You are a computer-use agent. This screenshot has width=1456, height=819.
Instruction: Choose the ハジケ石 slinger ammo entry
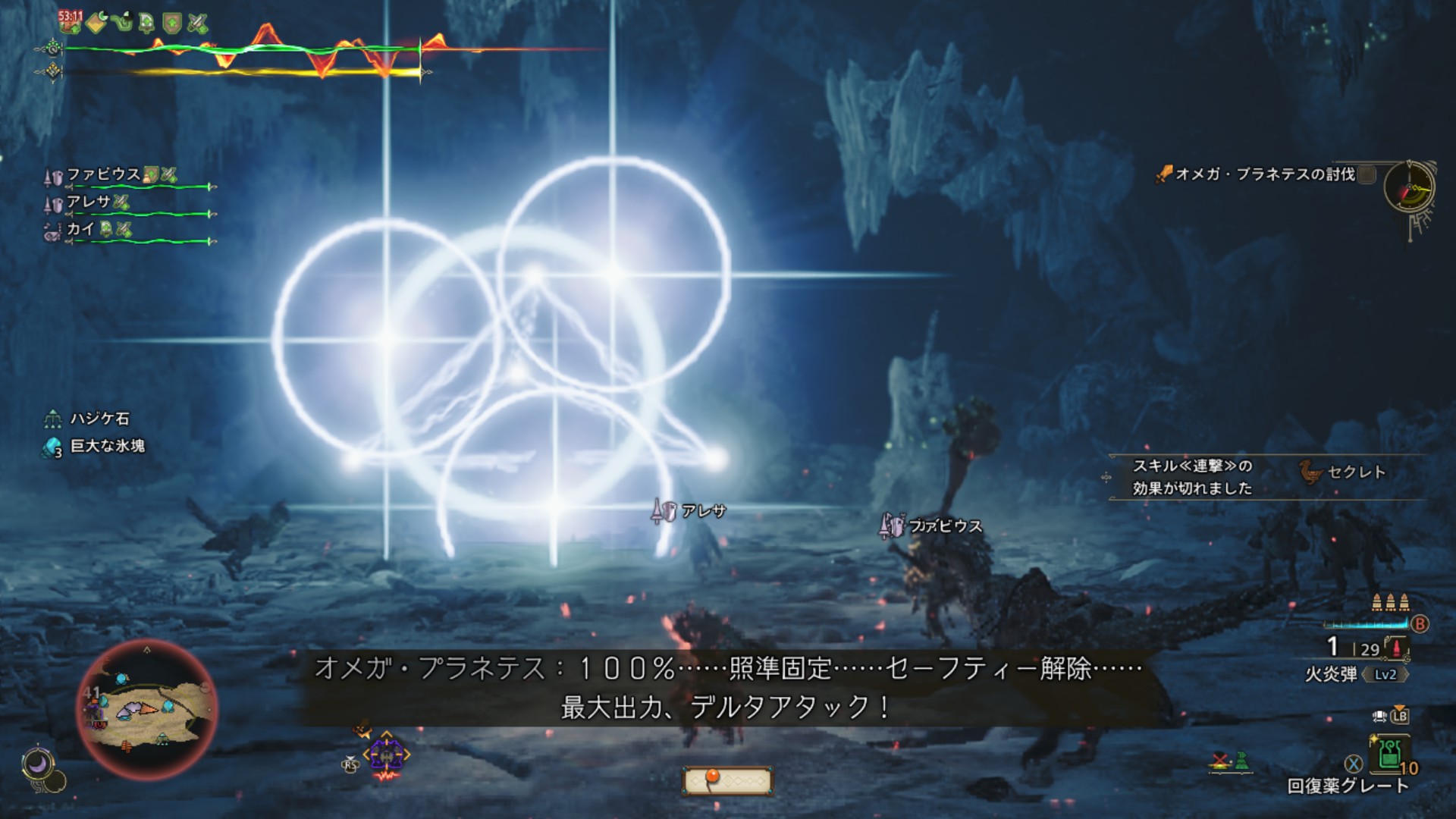click(99, 419)
